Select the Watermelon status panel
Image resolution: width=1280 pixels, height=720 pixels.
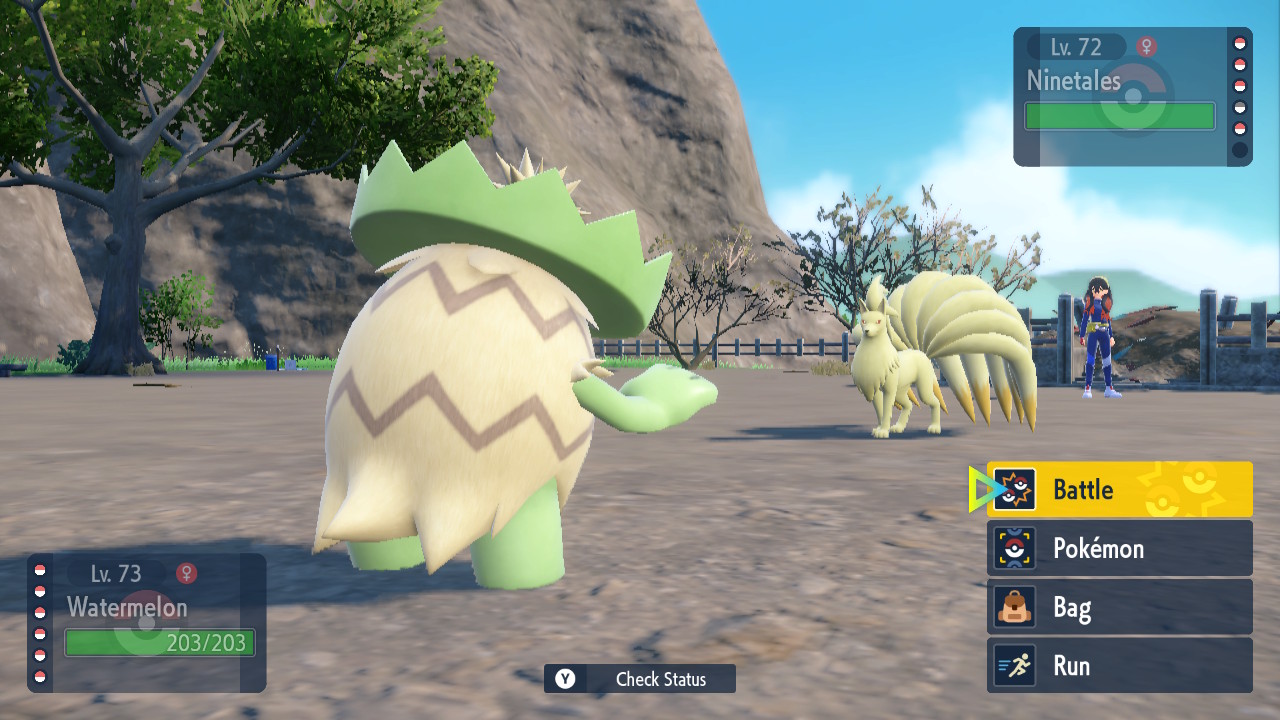tap(147, 623)
